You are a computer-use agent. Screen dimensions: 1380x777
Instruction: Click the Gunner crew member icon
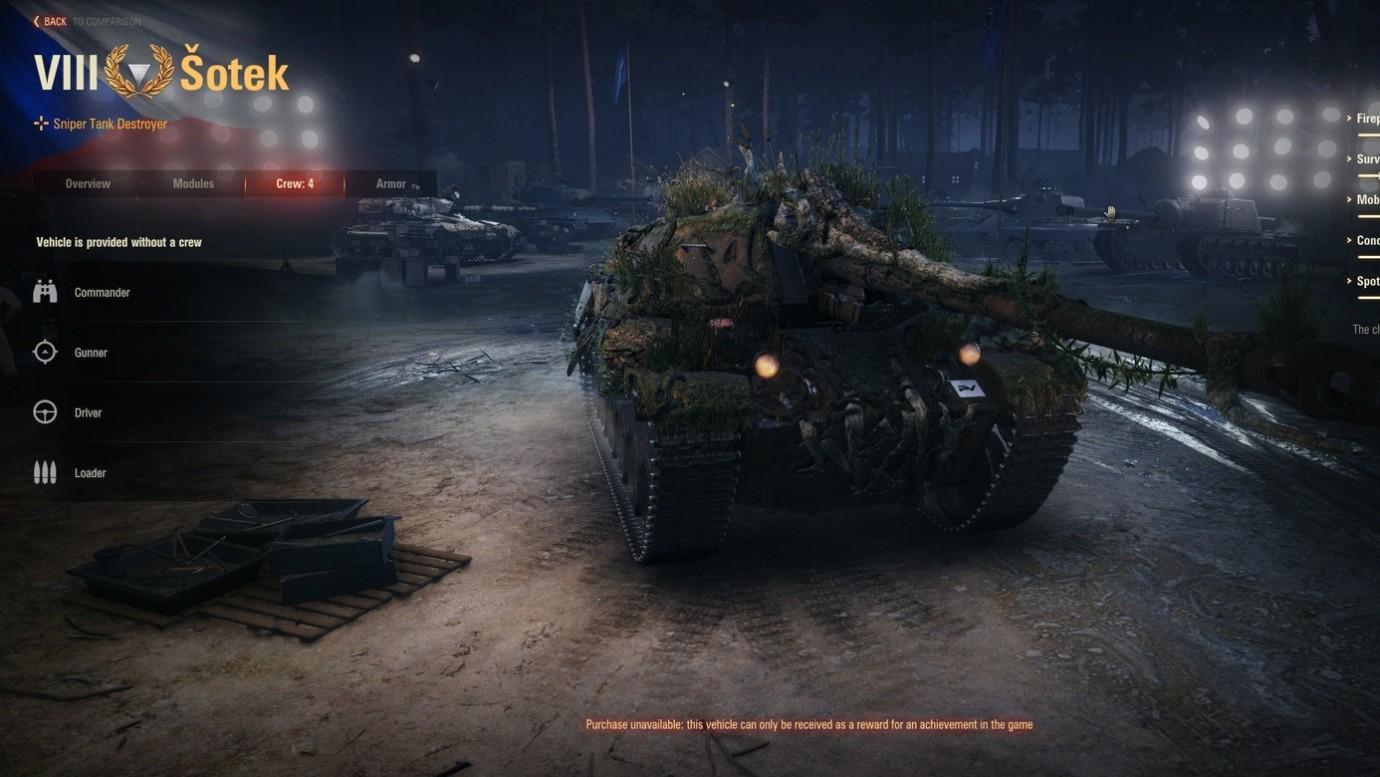tap(44, 351)
